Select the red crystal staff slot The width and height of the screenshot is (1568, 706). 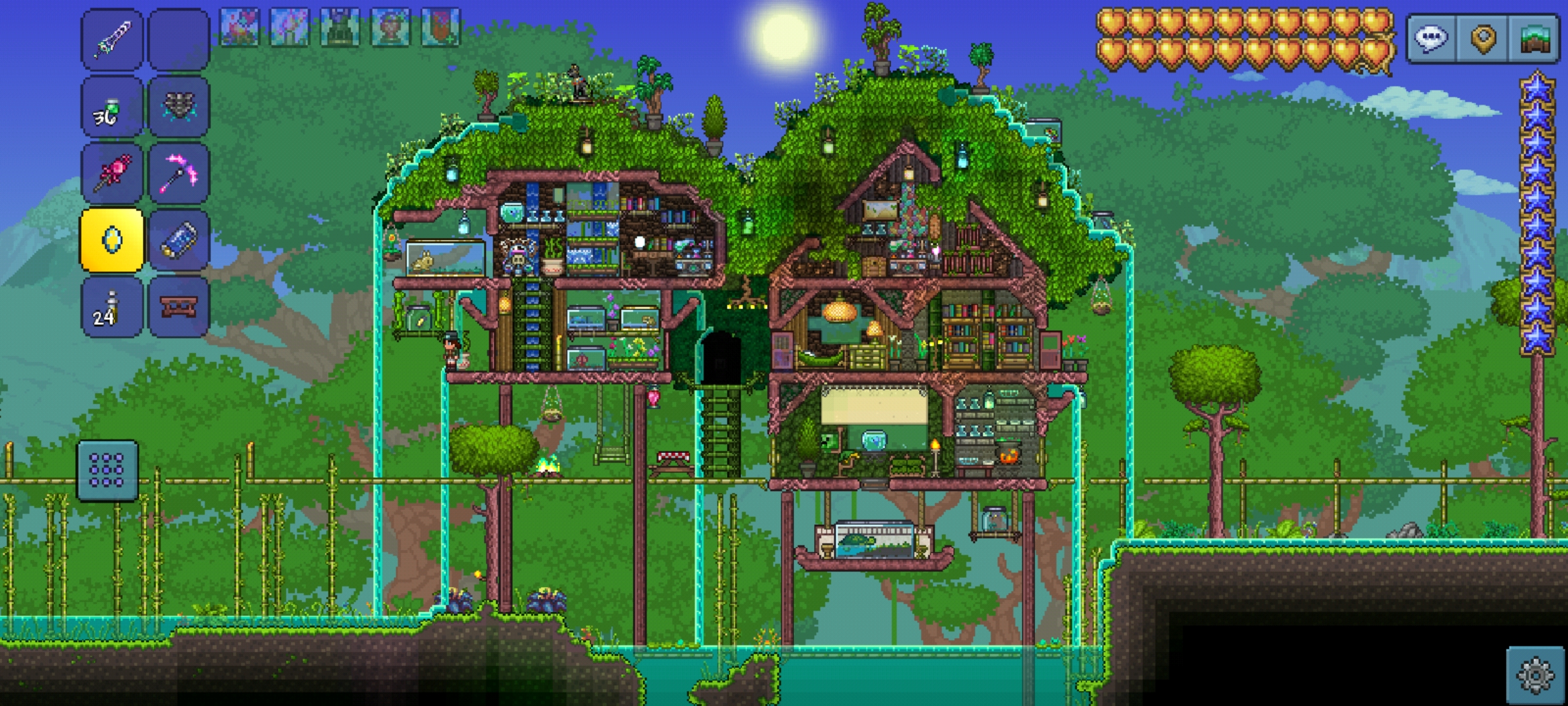112,173
